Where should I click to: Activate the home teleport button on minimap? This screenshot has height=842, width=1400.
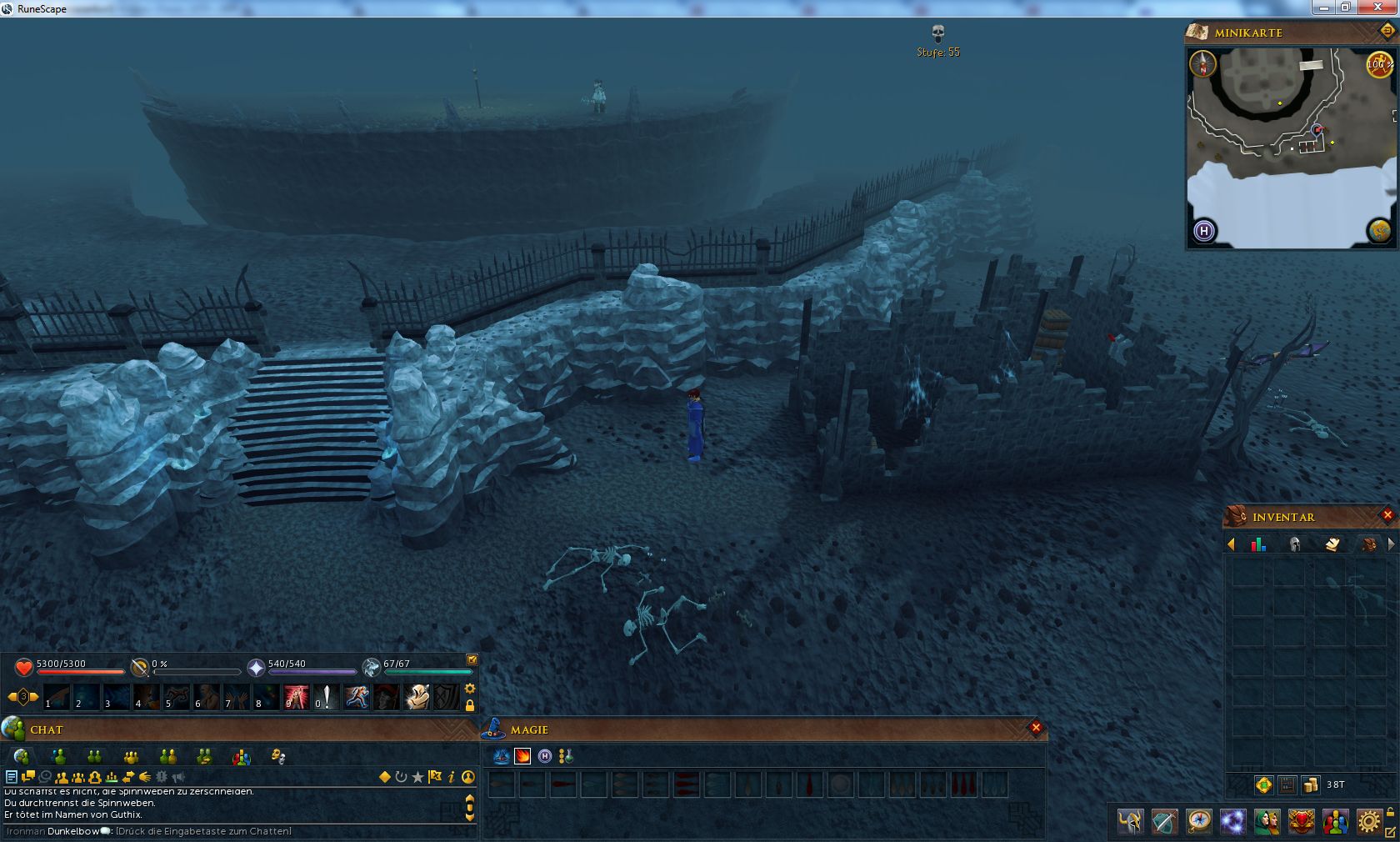[1204, 231]
